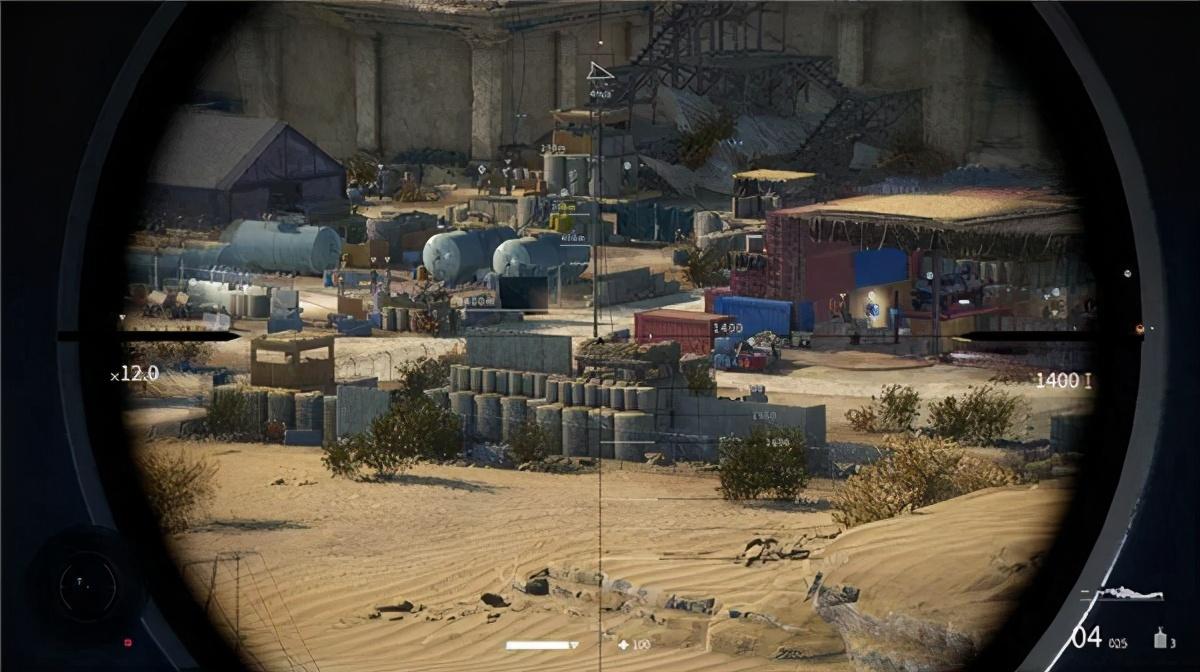Viewport: 1200px width, 672px height.
Task: Select the white triangle objective marker
Action: tap(599, 70)
